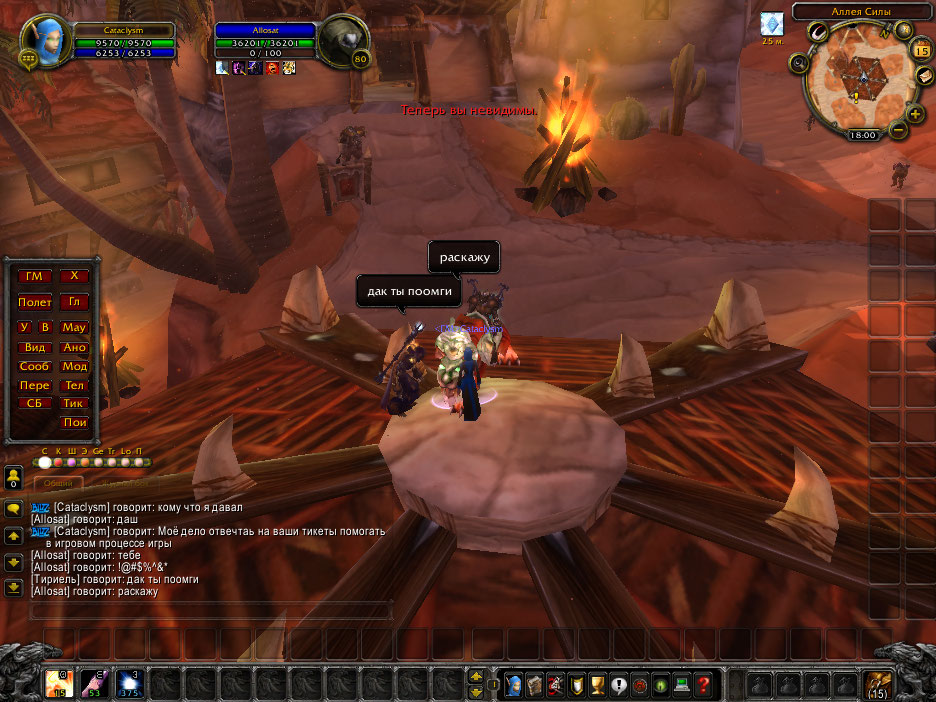936x702 pixels.
Task: Activate the Тик (ticket) button
Action: tap(75, 404)
